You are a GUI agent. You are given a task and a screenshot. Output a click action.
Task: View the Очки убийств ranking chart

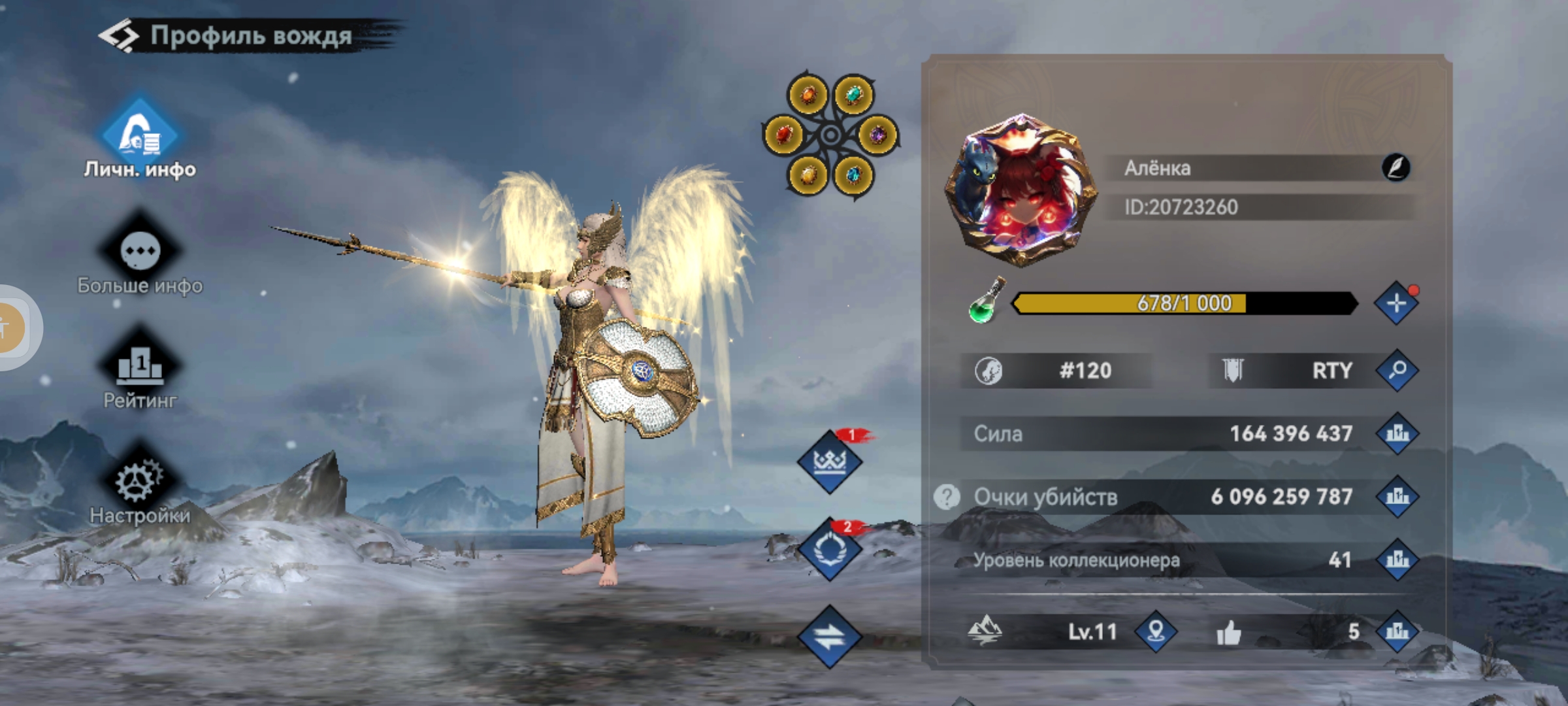(x=1397, y=497)
